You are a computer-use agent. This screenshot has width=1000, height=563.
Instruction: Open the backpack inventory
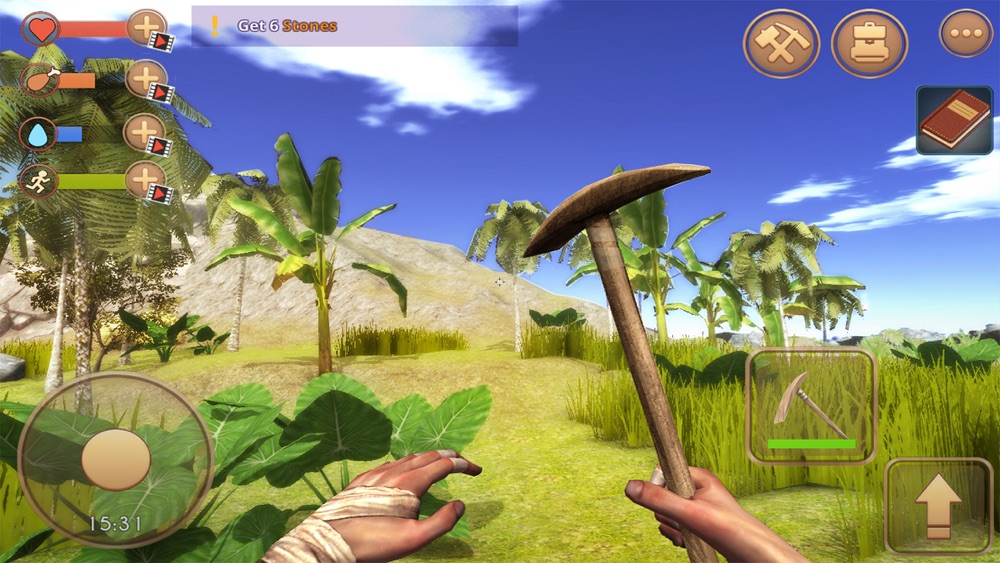tap(869, 43)
